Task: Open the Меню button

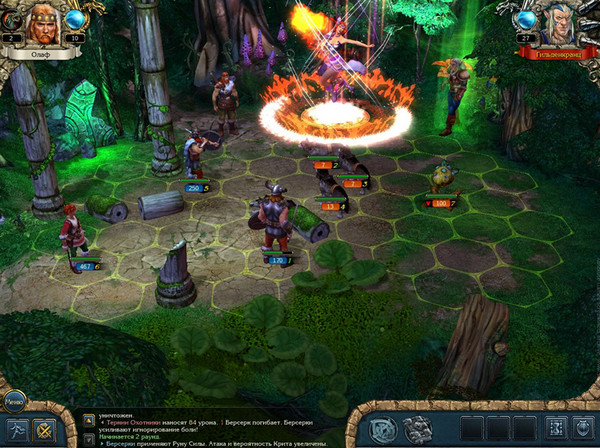Action: [x=13, y=403]
